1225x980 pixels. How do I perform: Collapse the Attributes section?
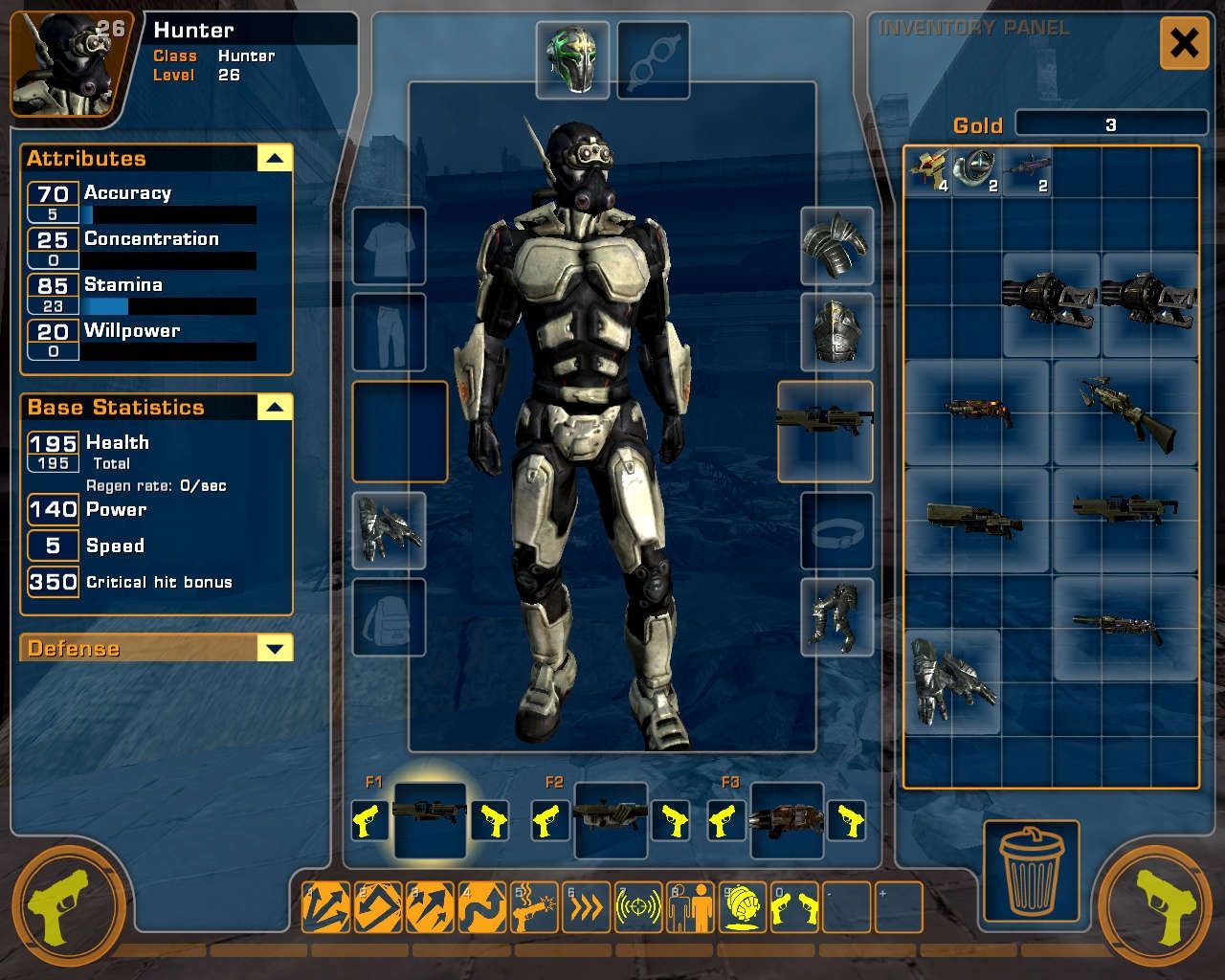pos(275,158)
